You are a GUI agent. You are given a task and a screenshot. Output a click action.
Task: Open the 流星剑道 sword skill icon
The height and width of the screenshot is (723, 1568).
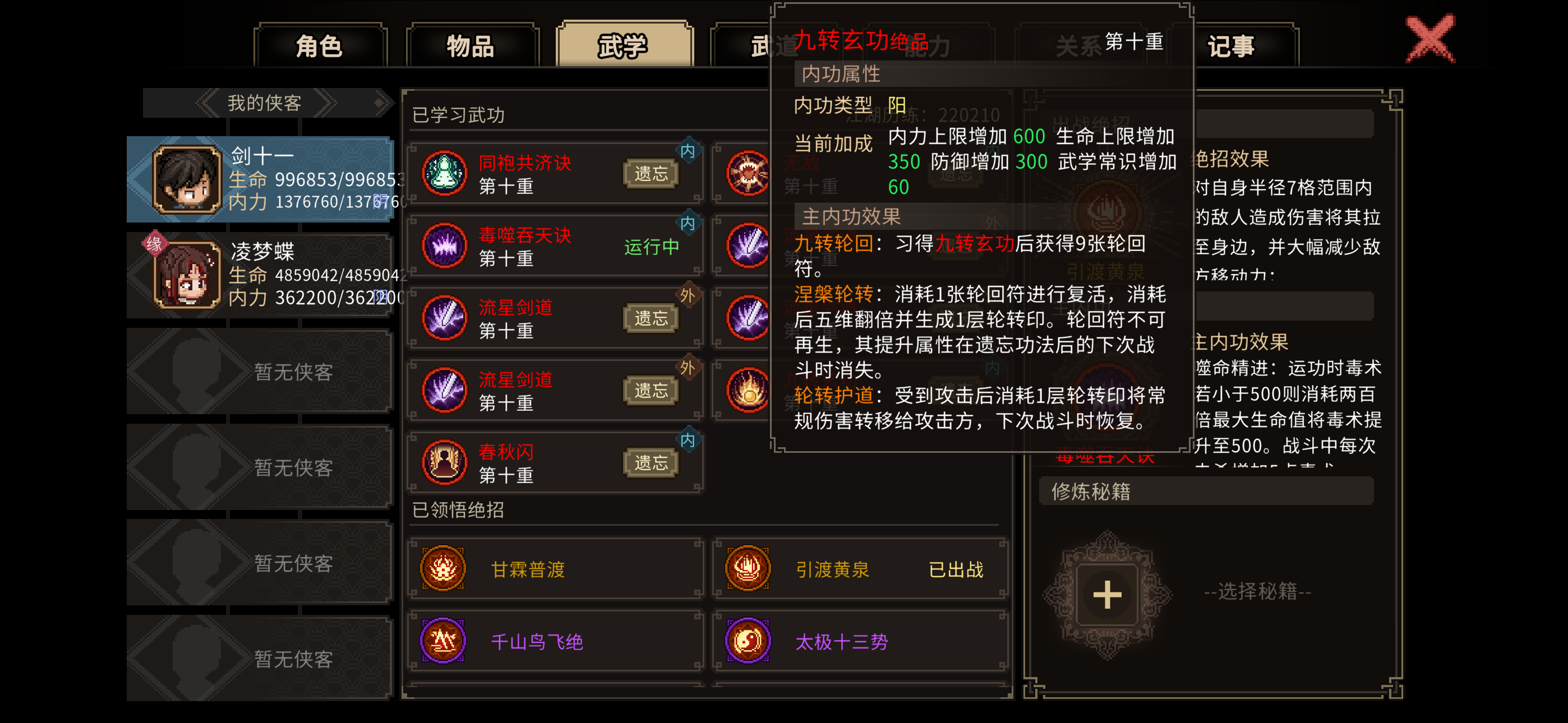click(x=443, y=317)
